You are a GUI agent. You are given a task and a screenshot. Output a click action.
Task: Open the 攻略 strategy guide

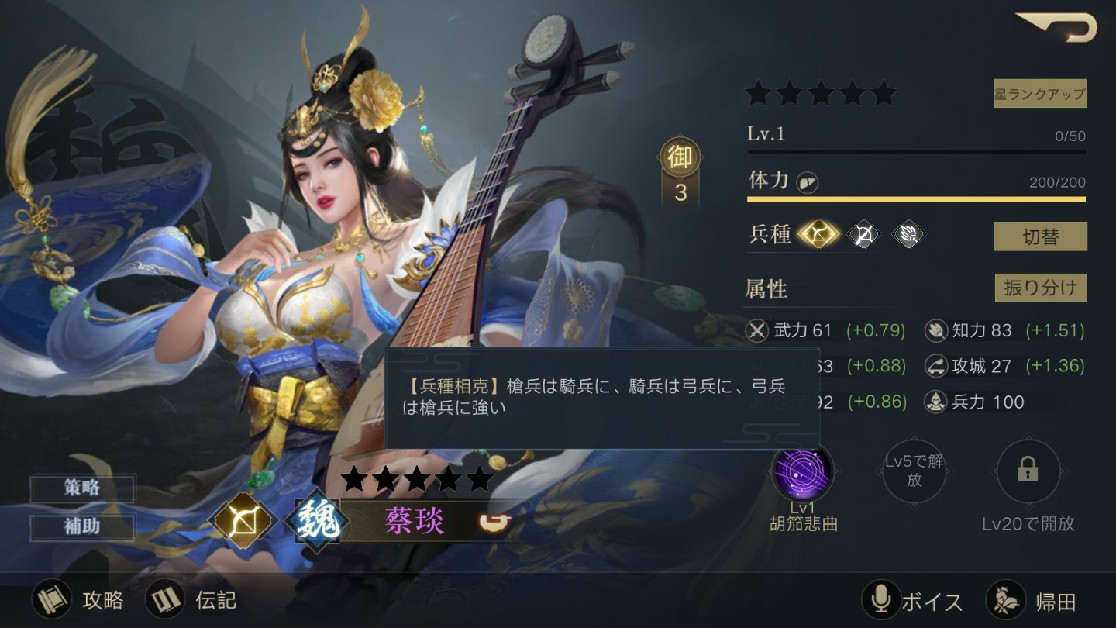(x=80, y=600)
